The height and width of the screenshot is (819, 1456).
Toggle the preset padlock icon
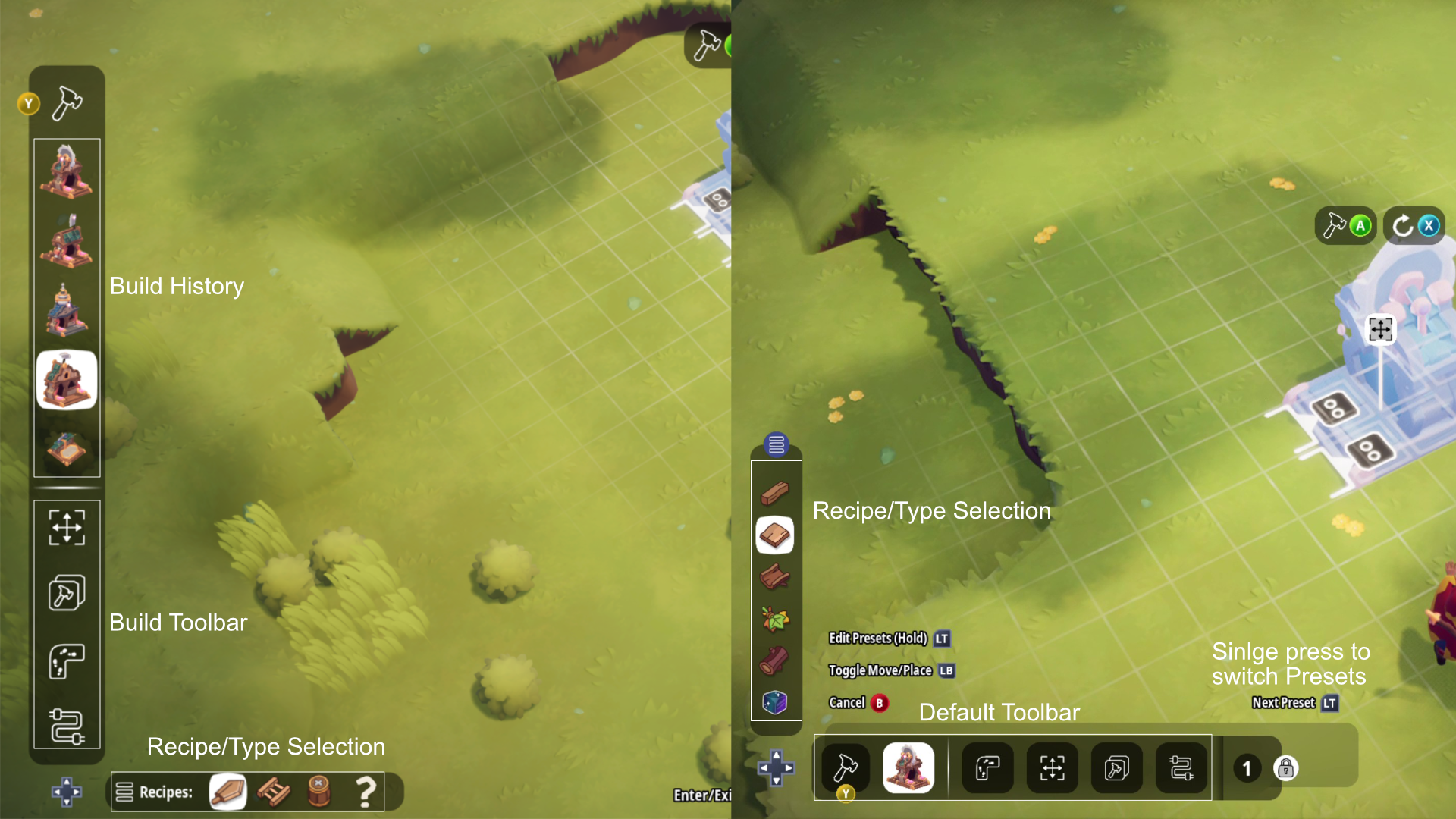click(1285, 768)
